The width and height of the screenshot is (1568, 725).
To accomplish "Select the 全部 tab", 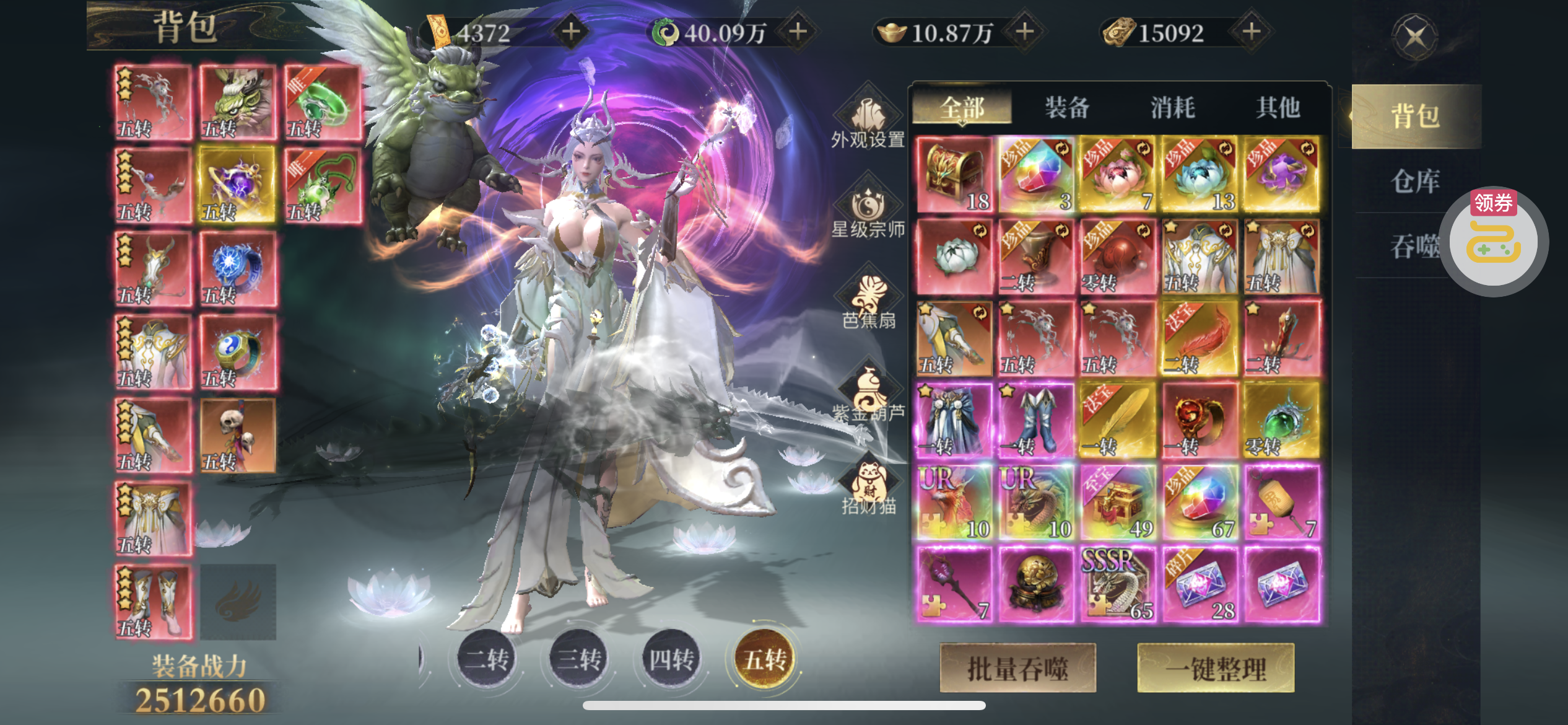I will 962,108.
